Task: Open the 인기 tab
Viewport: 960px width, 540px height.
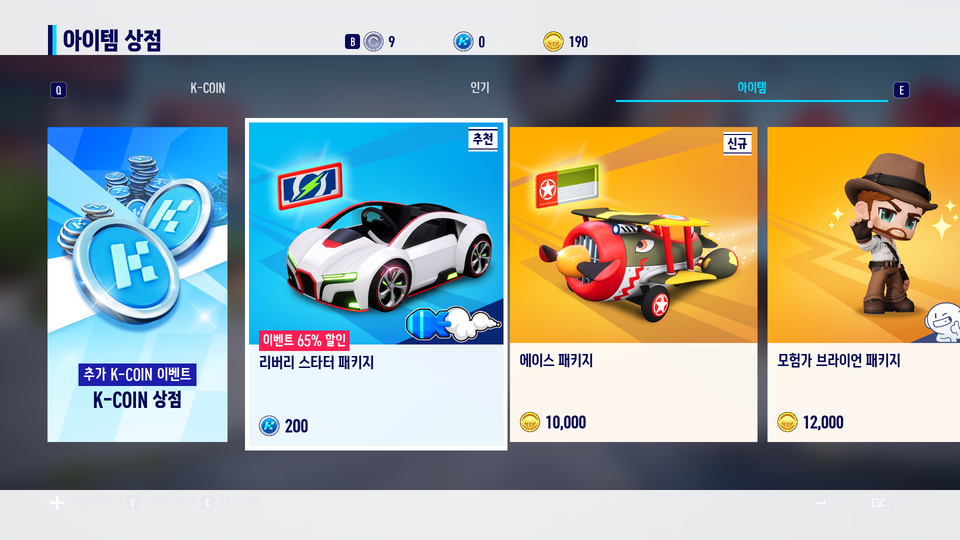Action: coord(480,88)
